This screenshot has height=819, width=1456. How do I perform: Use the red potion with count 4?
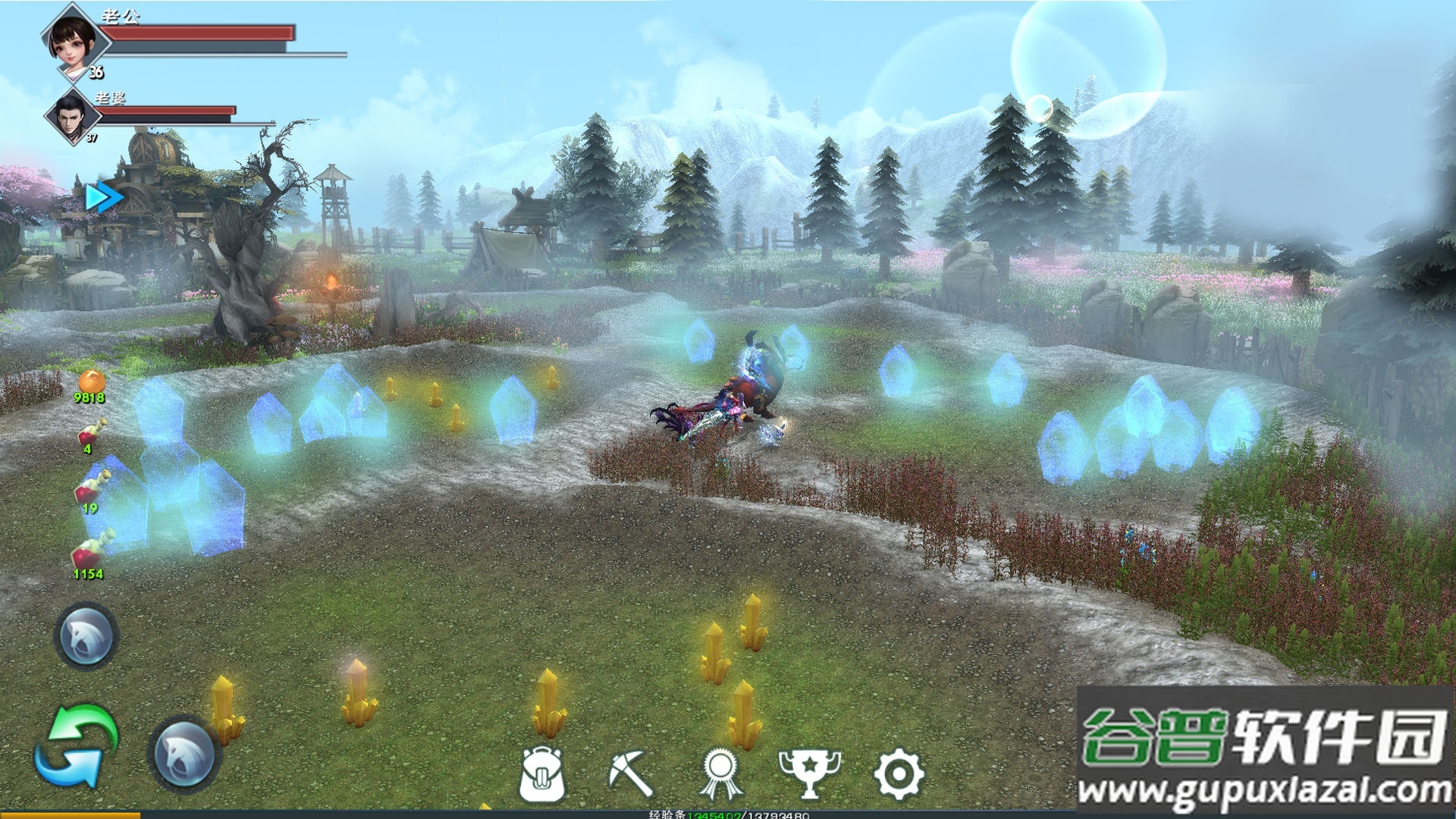point(91,434)
